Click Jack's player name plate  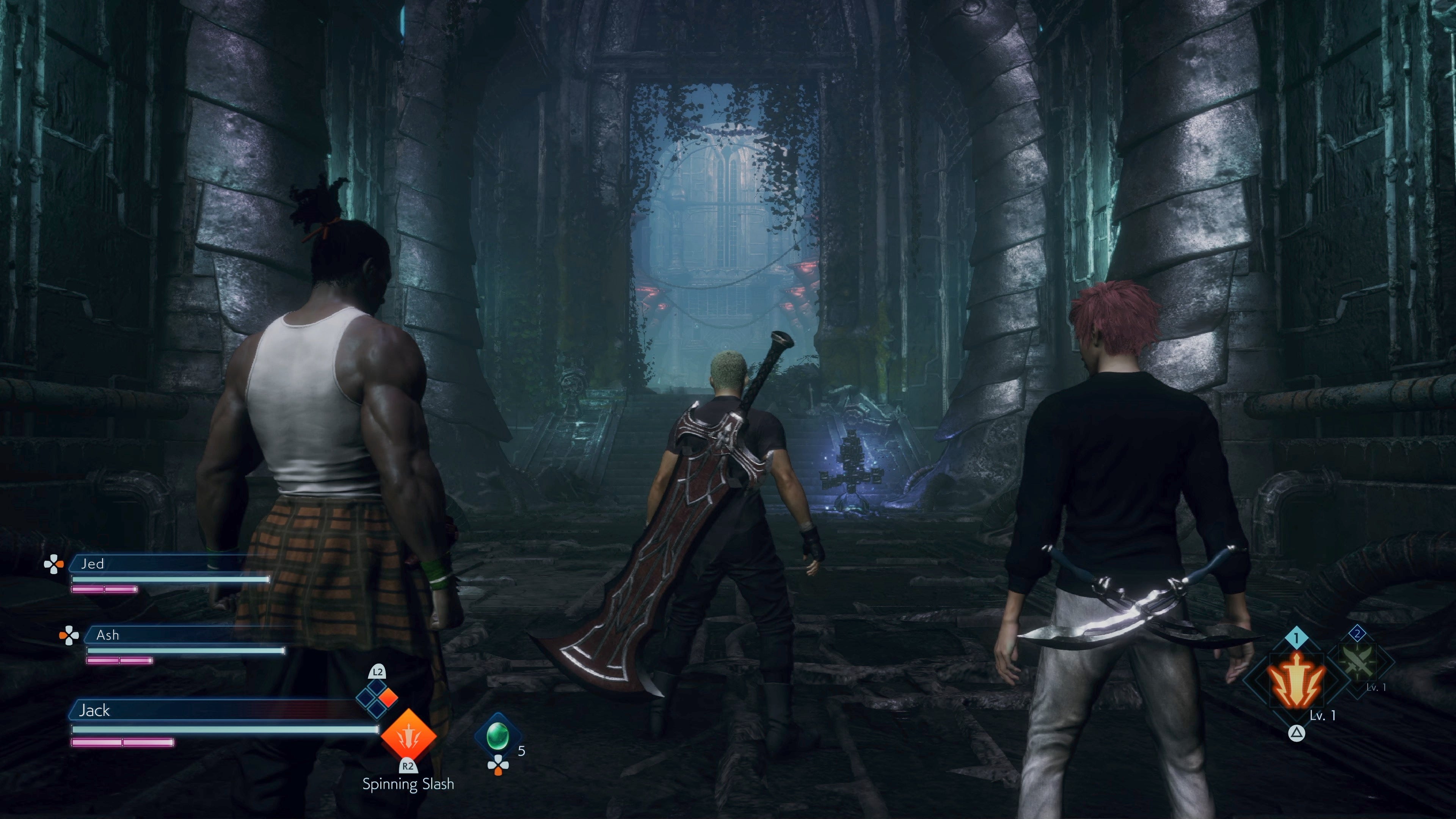click(215, 711)
